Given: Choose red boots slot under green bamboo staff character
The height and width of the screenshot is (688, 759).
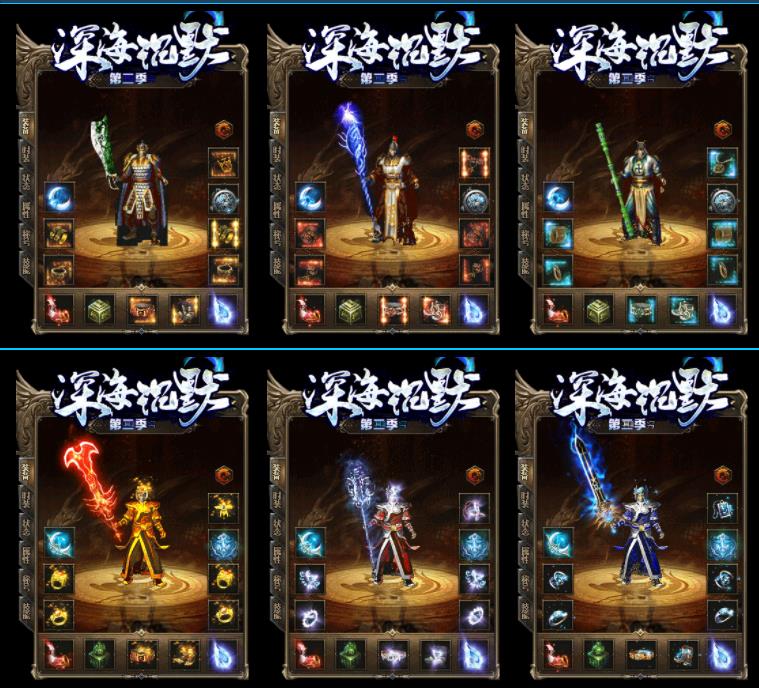Looking at the screenshot, I should (556, 309).
